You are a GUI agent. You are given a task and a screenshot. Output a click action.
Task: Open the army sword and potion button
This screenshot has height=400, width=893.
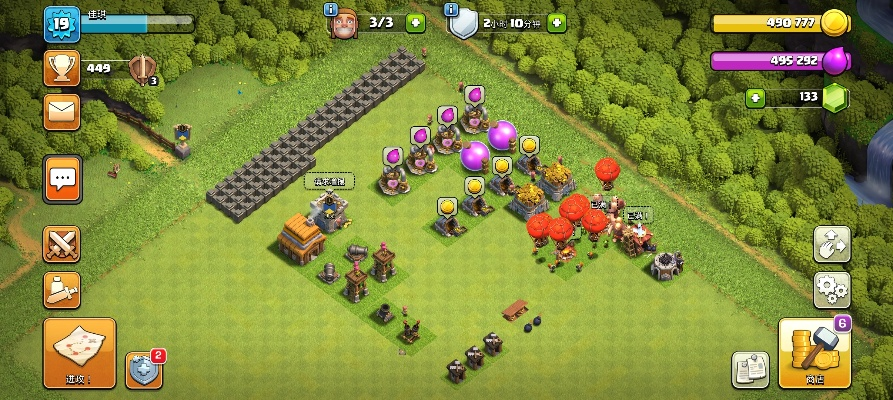coord(62,290)
